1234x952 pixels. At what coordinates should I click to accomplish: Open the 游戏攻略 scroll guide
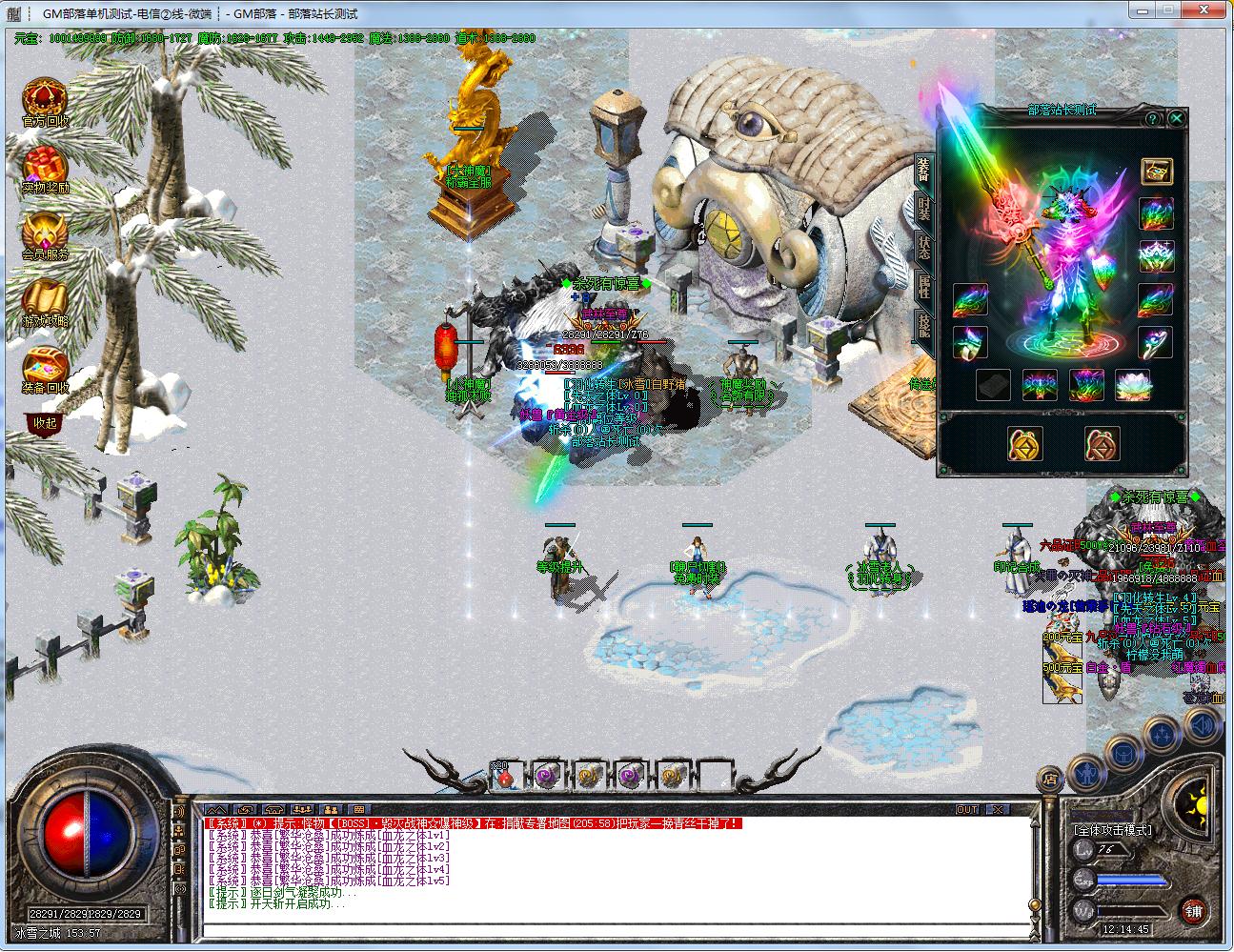point(44,298)
